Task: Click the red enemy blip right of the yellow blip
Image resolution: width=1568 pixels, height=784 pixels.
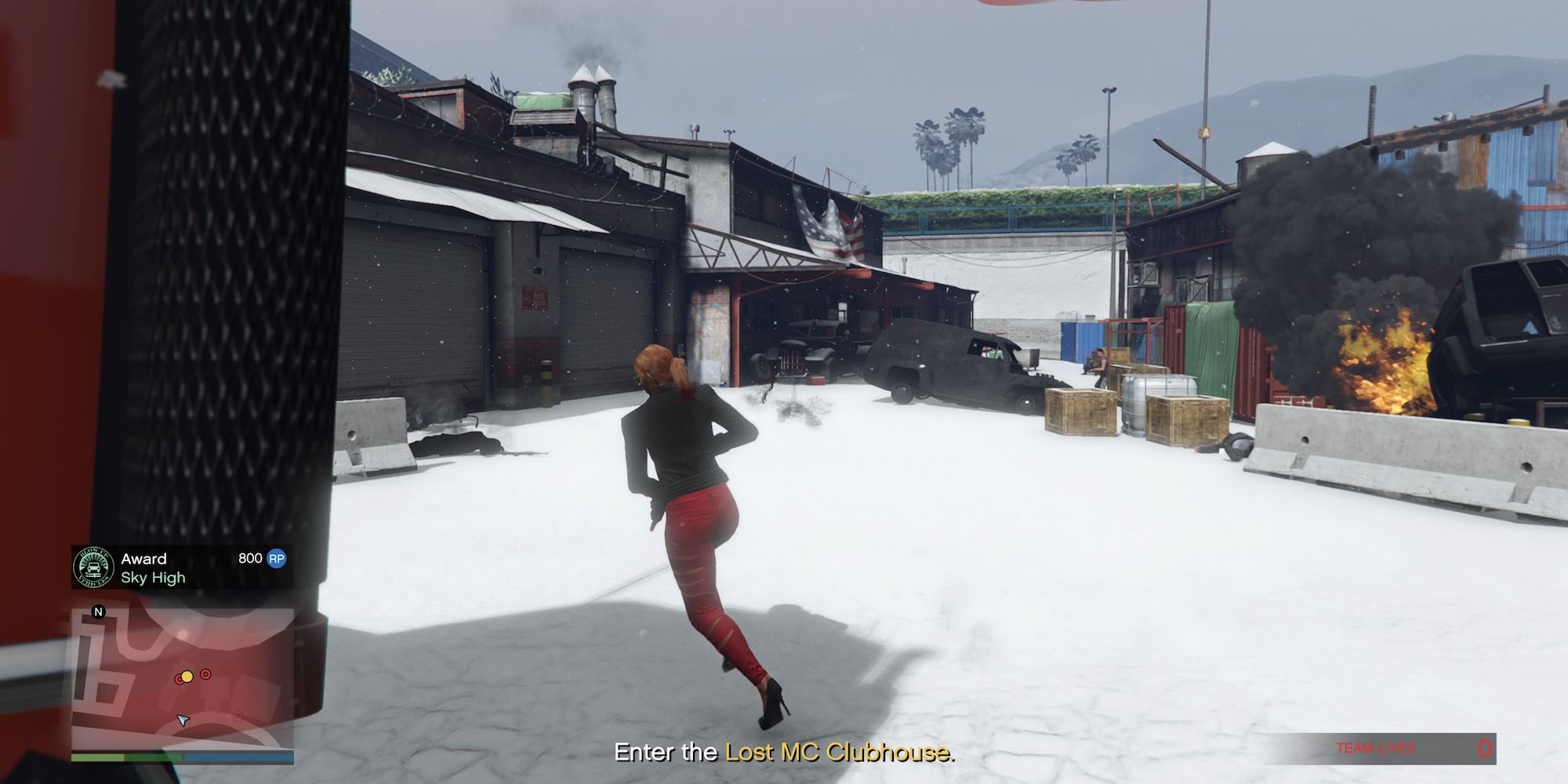Action: click(x=205, y=673)
